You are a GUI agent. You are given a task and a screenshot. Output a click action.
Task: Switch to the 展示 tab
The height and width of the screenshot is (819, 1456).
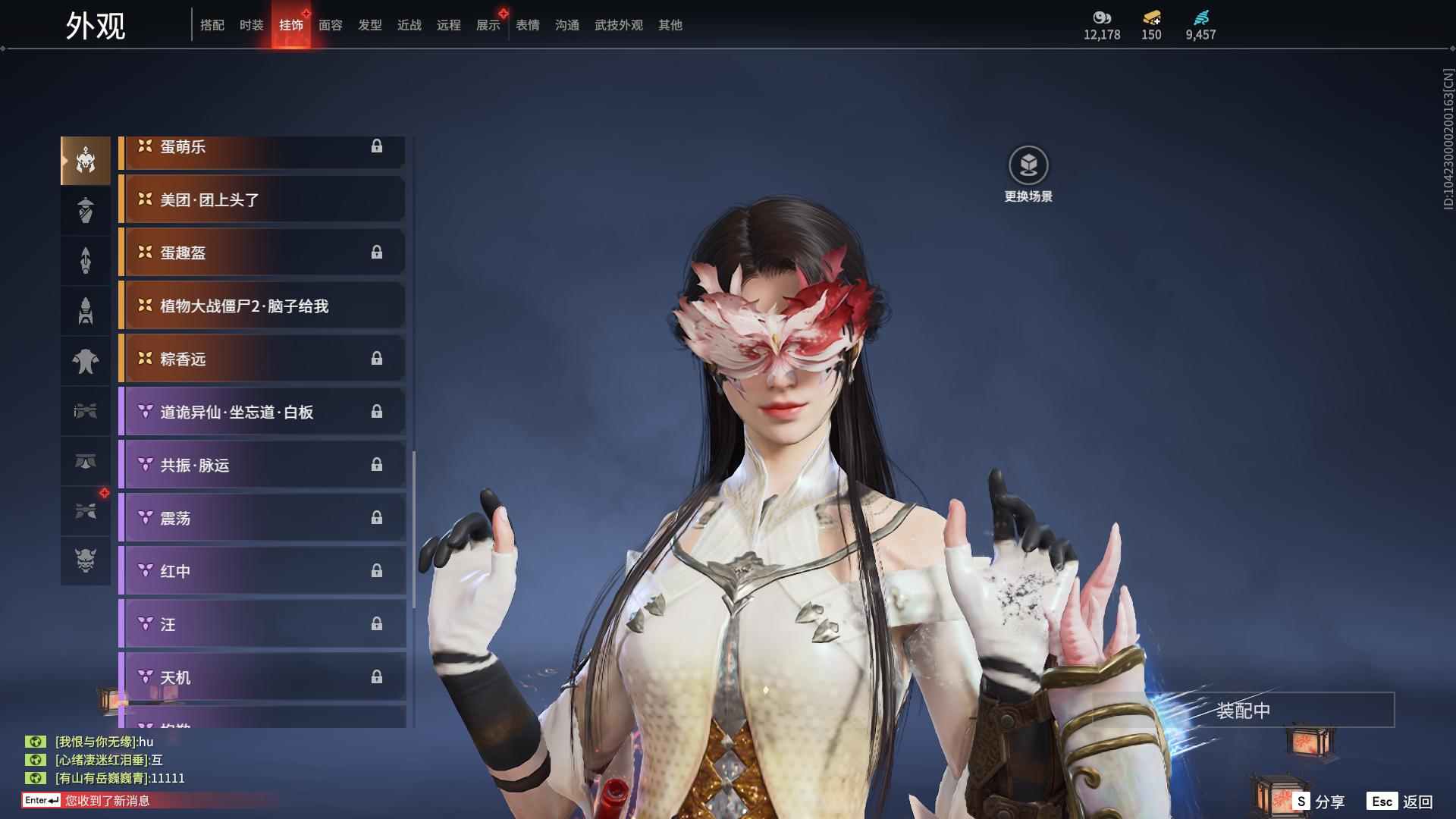coord(488,25)
